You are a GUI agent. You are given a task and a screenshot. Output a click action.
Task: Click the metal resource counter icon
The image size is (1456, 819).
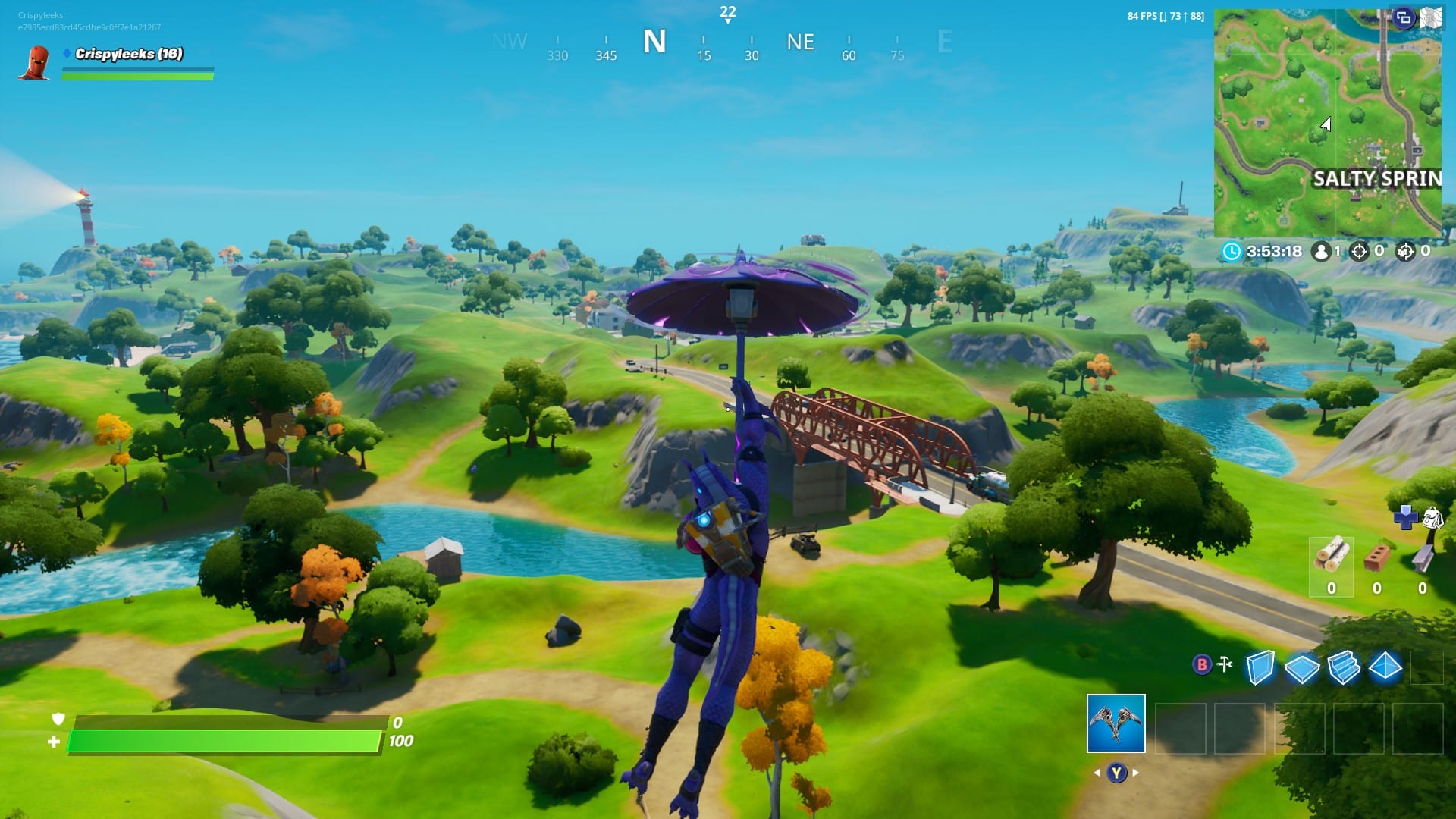click(1420, 558)
